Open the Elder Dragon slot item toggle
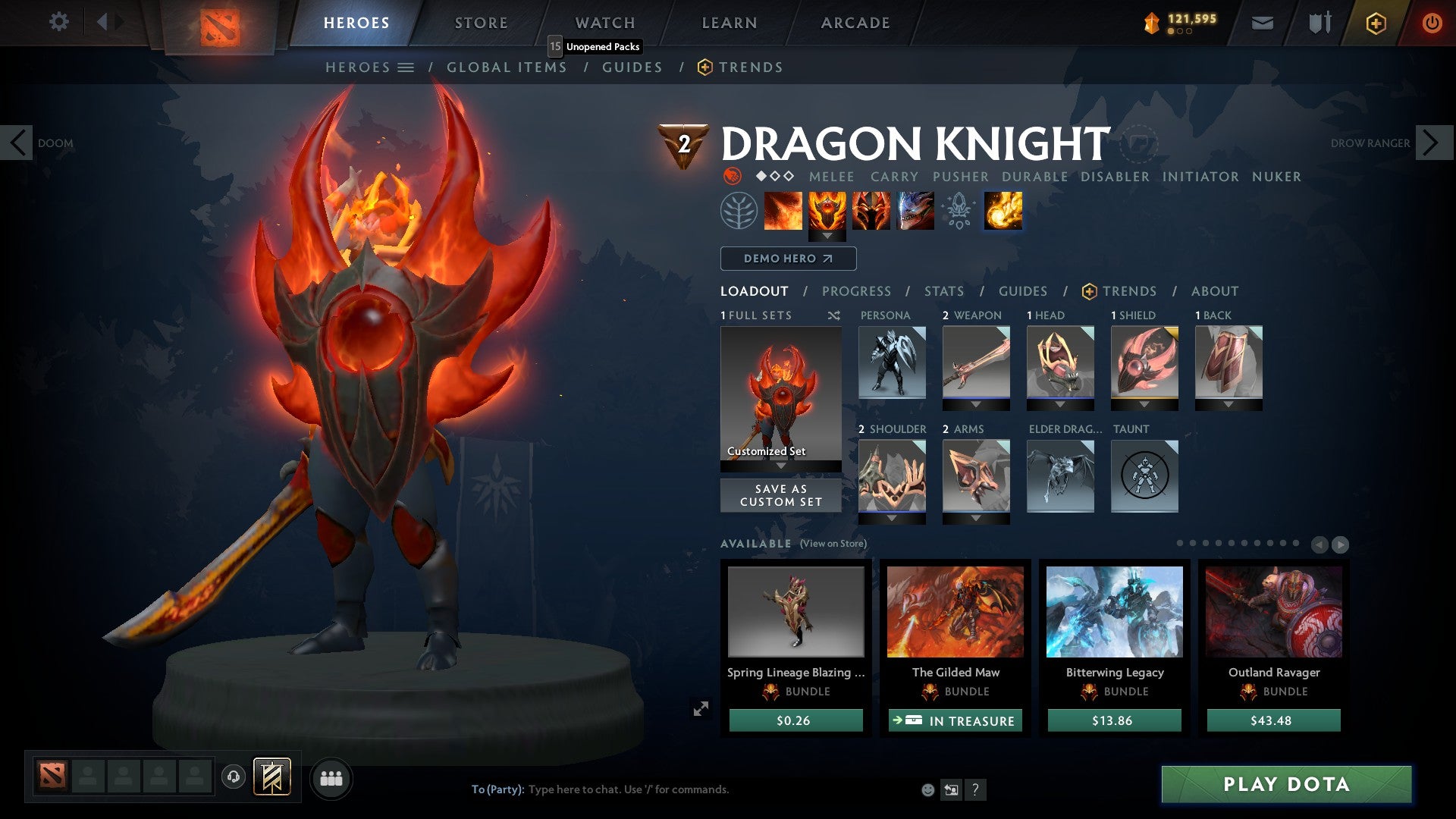 [x=1060, y=476]
